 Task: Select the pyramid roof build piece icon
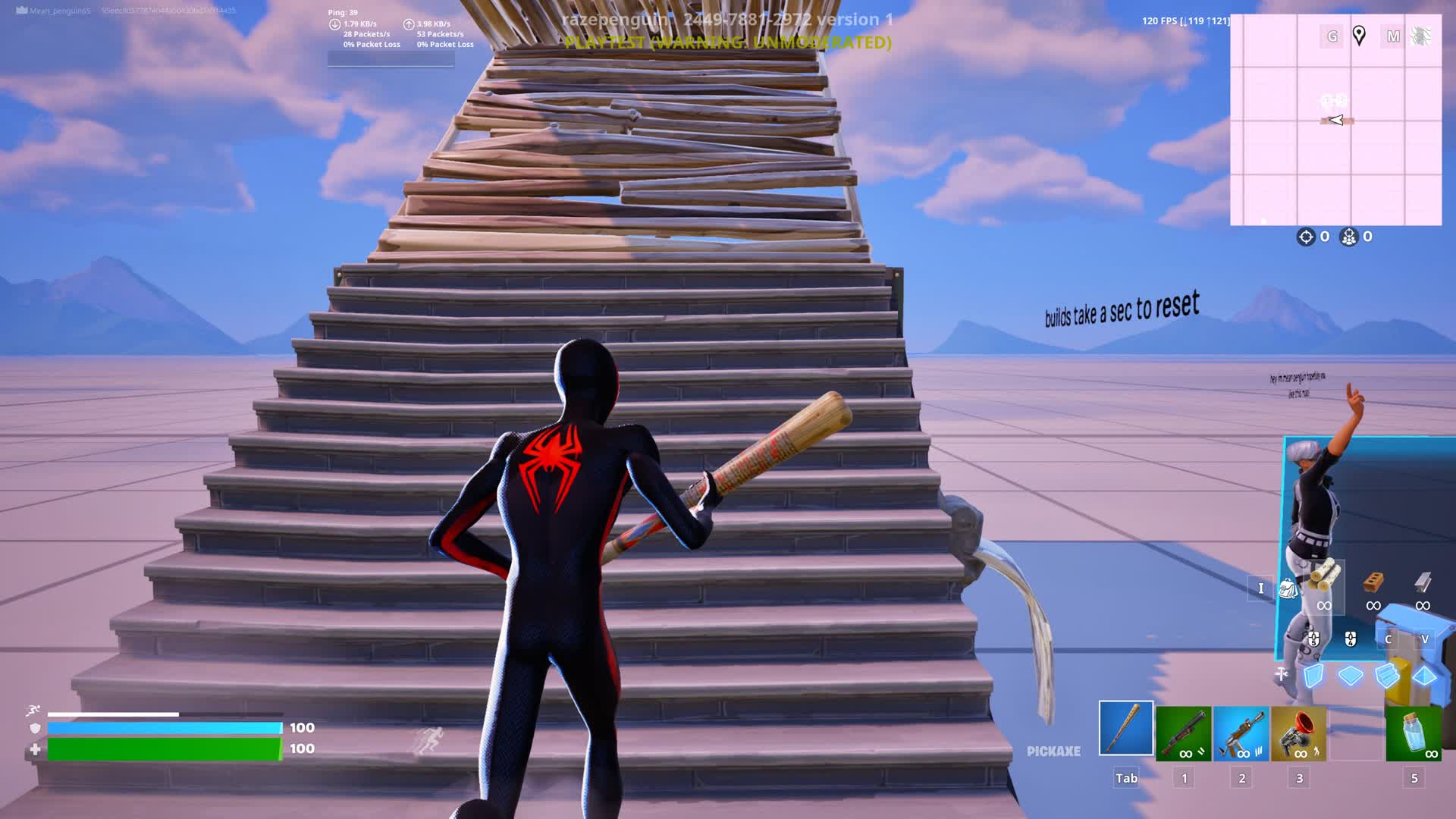pos(1424,674)
